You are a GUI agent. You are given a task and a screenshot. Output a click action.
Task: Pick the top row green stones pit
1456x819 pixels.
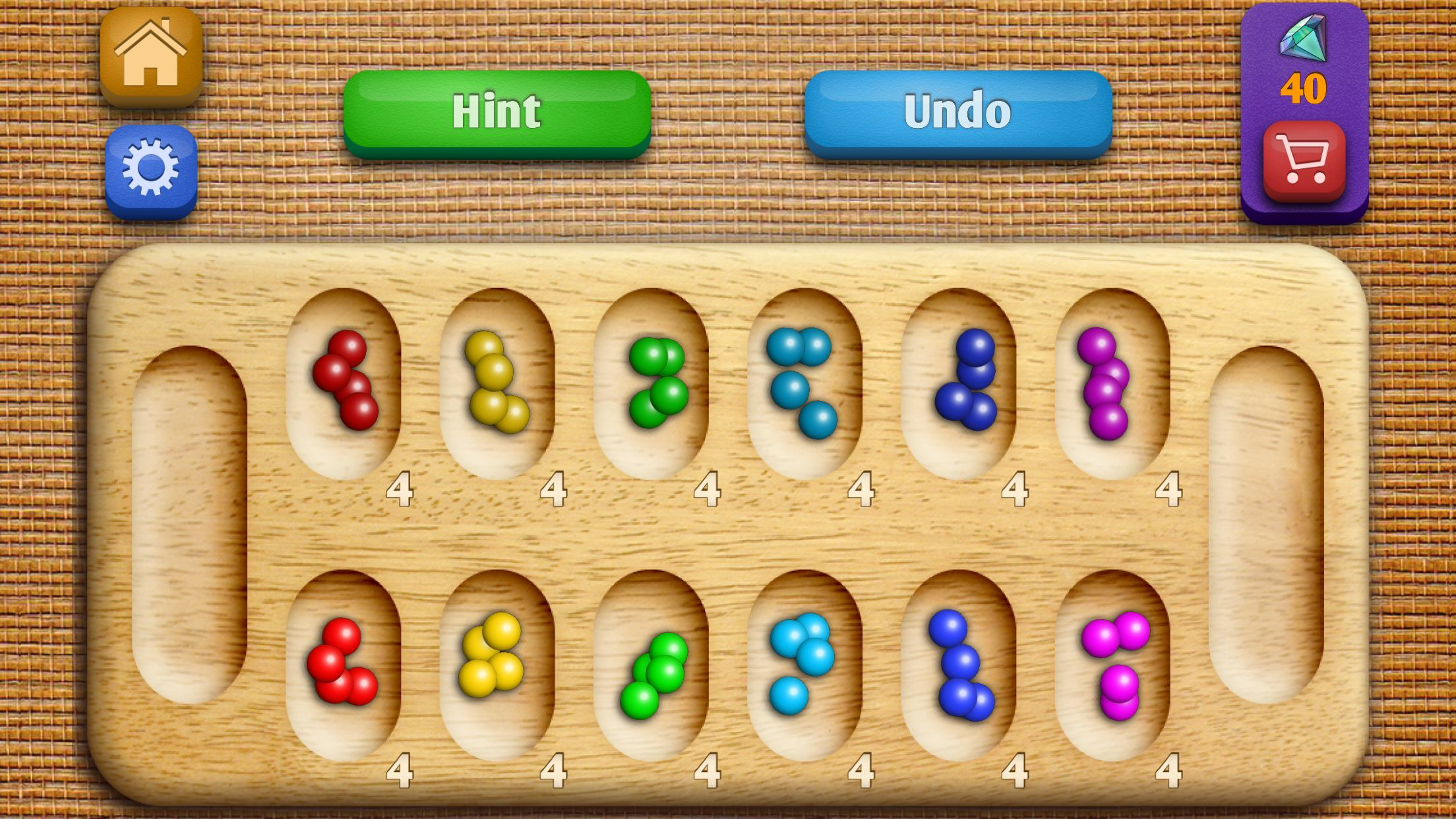click(651, 382)
